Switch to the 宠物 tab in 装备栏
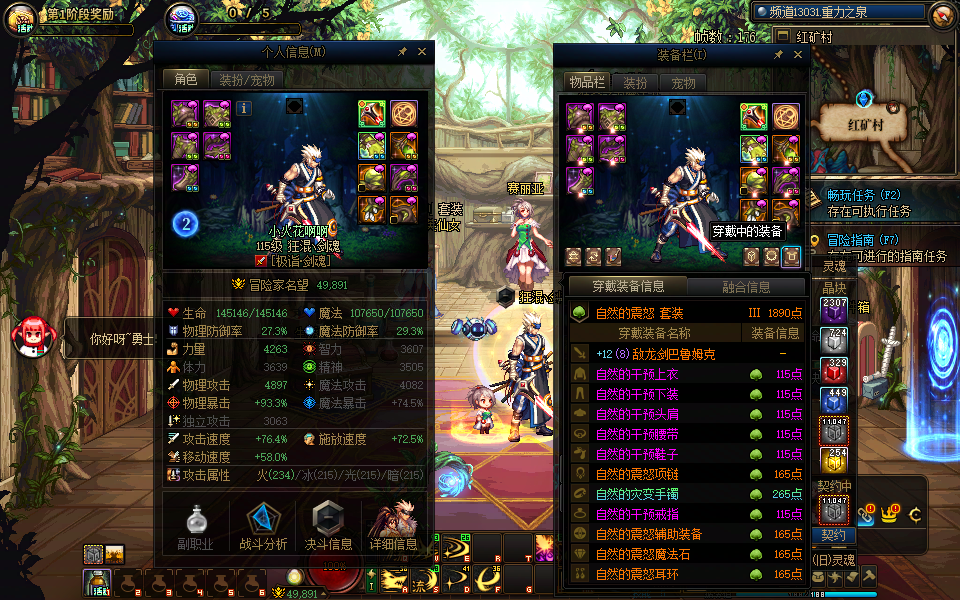 point(683,83)
